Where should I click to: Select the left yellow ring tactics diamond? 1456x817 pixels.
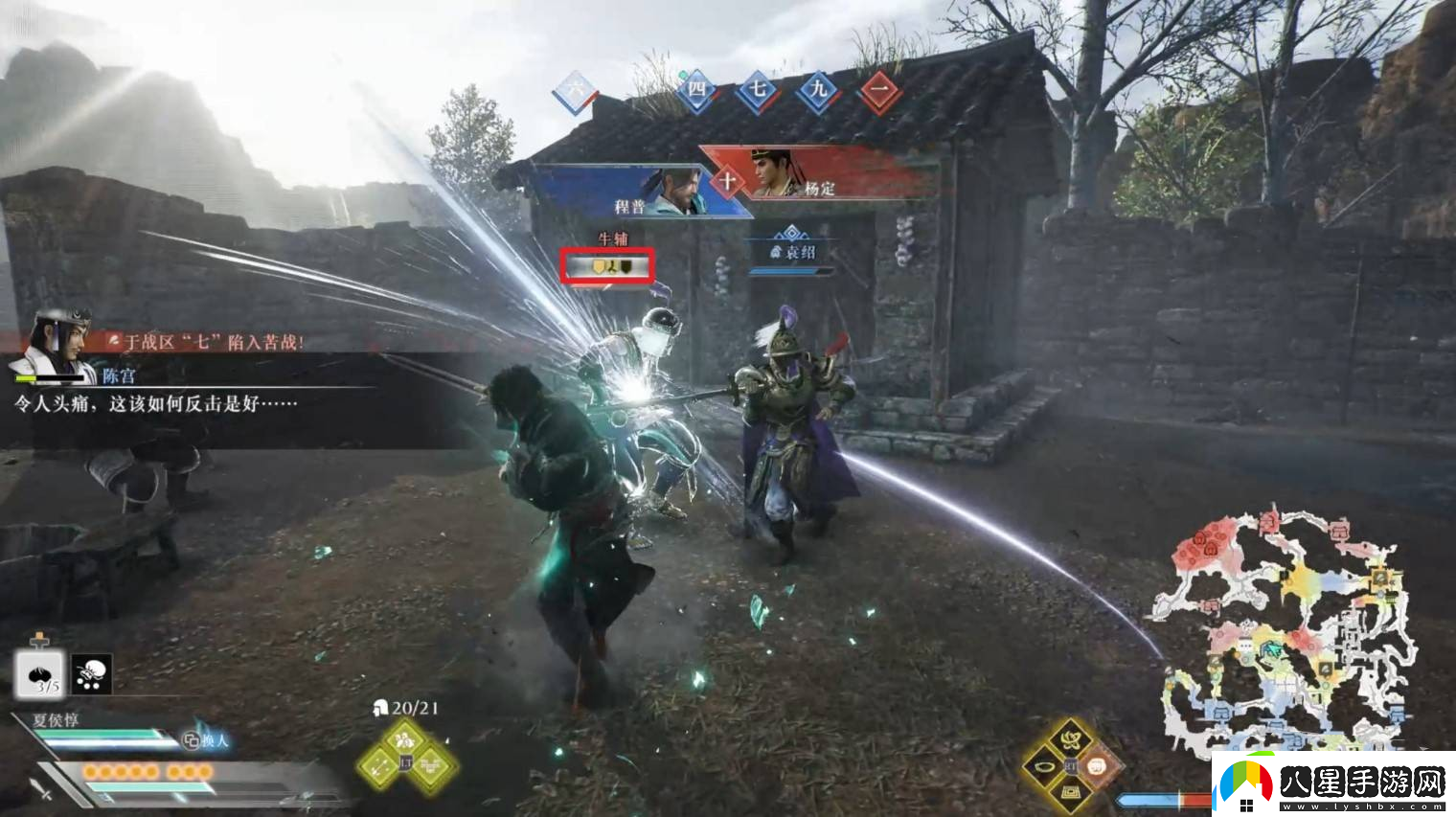(1043, 766)
